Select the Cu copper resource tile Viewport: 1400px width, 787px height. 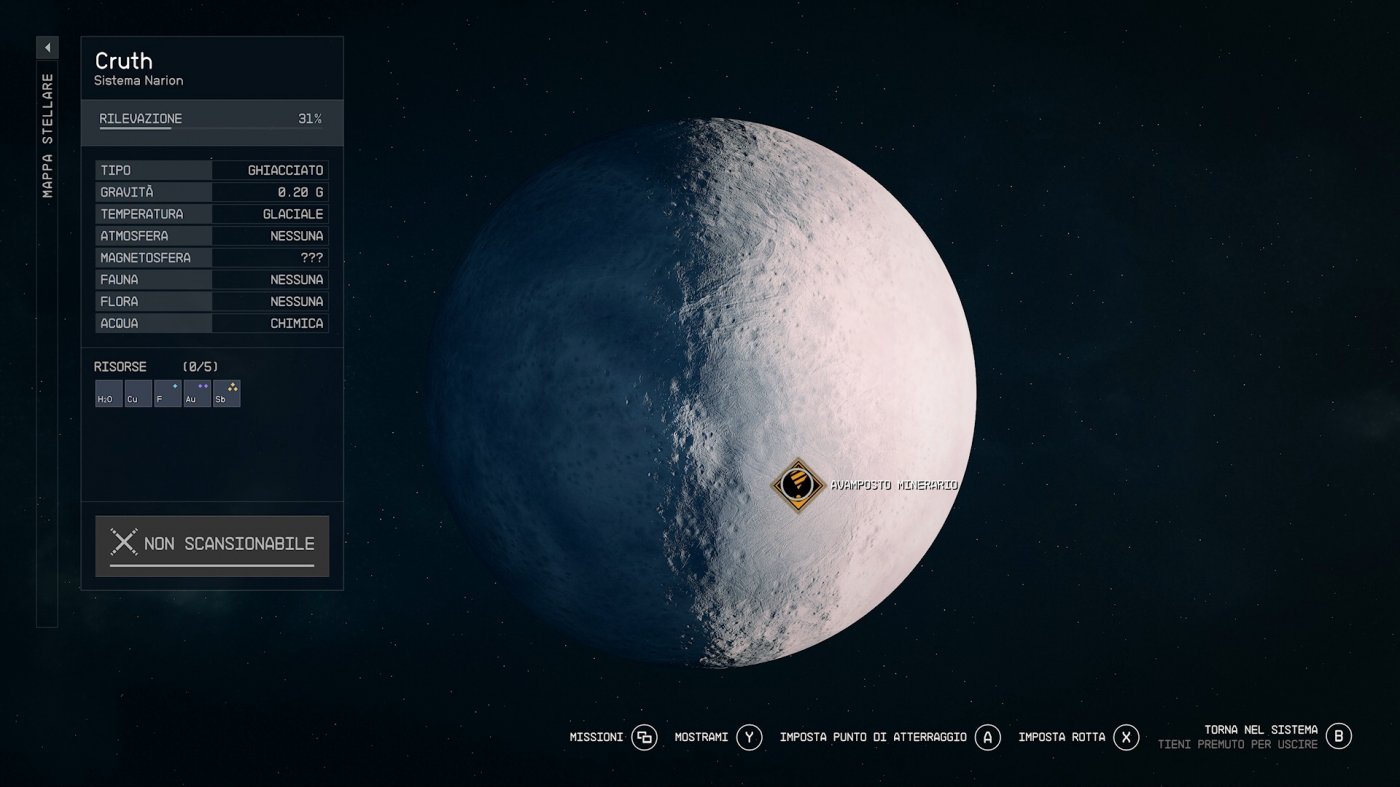coord(138,394)
